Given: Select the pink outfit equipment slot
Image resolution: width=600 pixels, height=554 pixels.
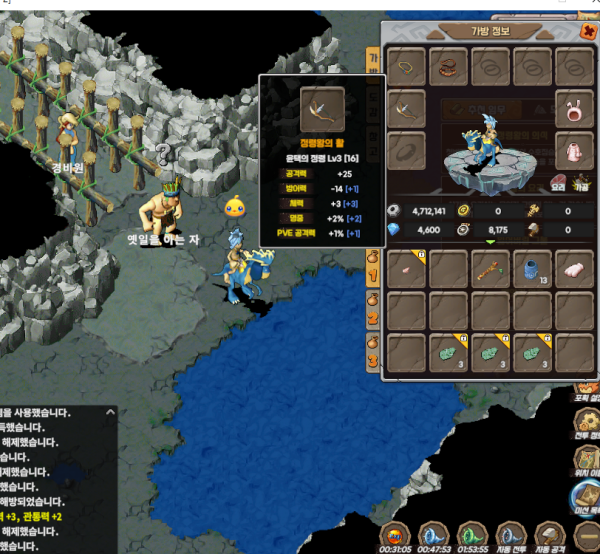Looking at the screenshot, I should [574, 151].
